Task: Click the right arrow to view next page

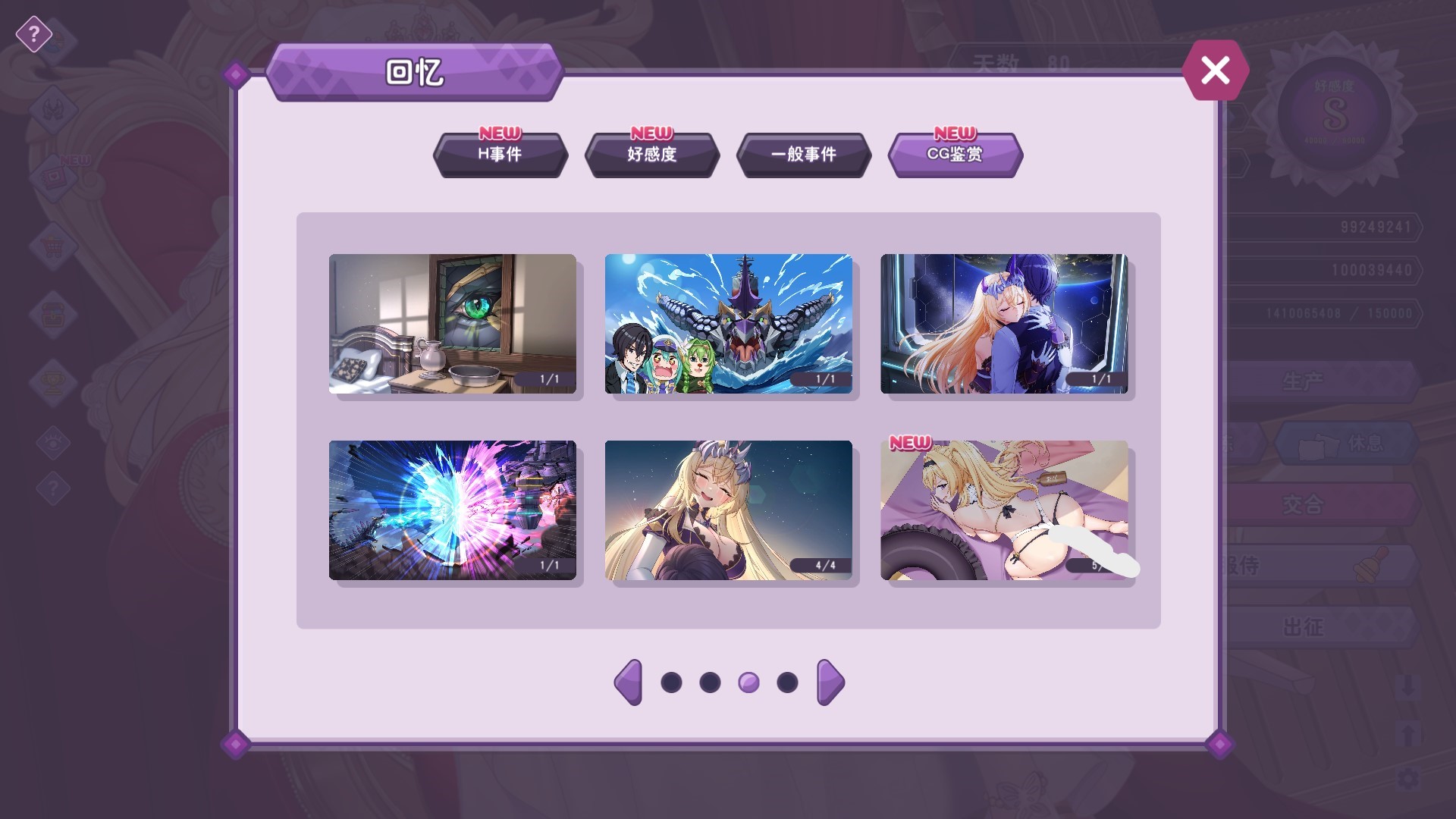Action: point(829,682)
